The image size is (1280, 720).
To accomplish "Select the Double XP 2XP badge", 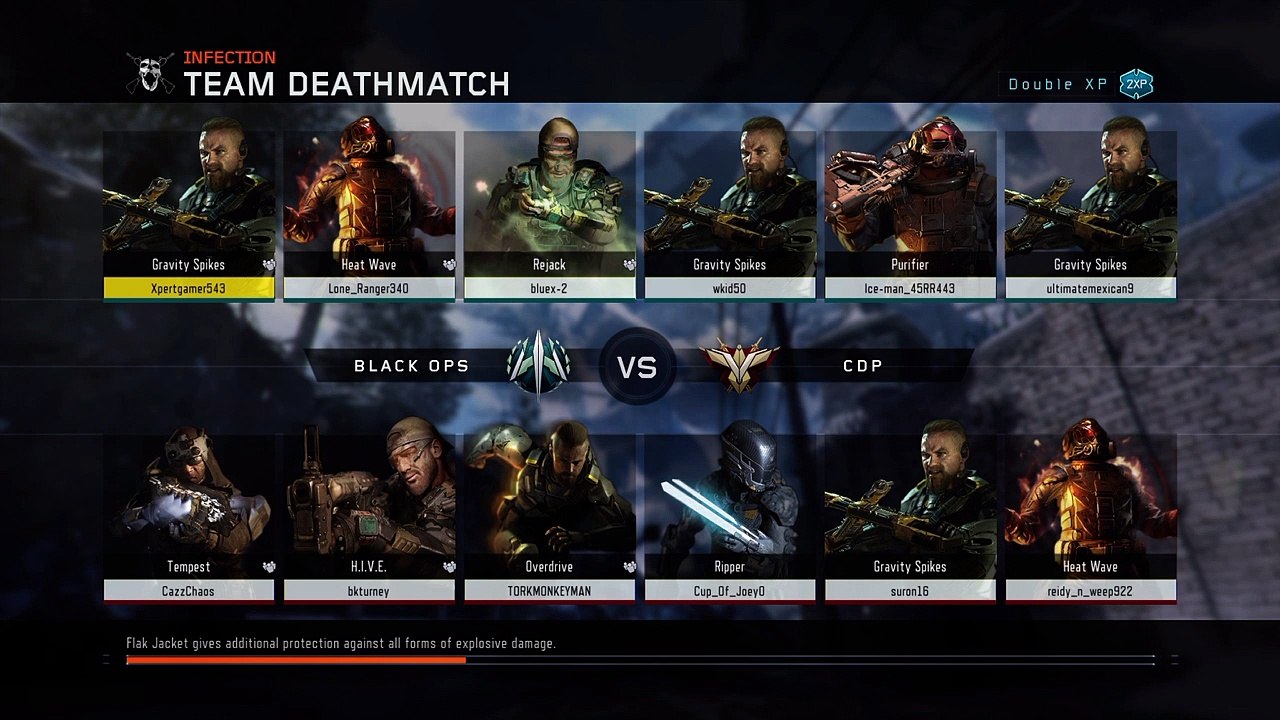I will coord(1136,84).
